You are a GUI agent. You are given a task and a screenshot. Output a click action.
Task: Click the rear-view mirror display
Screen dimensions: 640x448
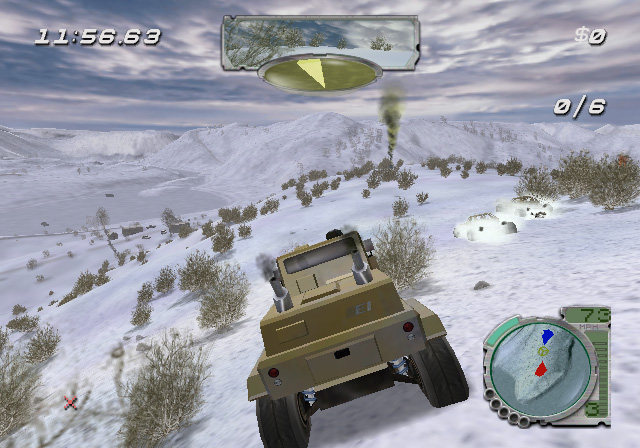[319, 37]
